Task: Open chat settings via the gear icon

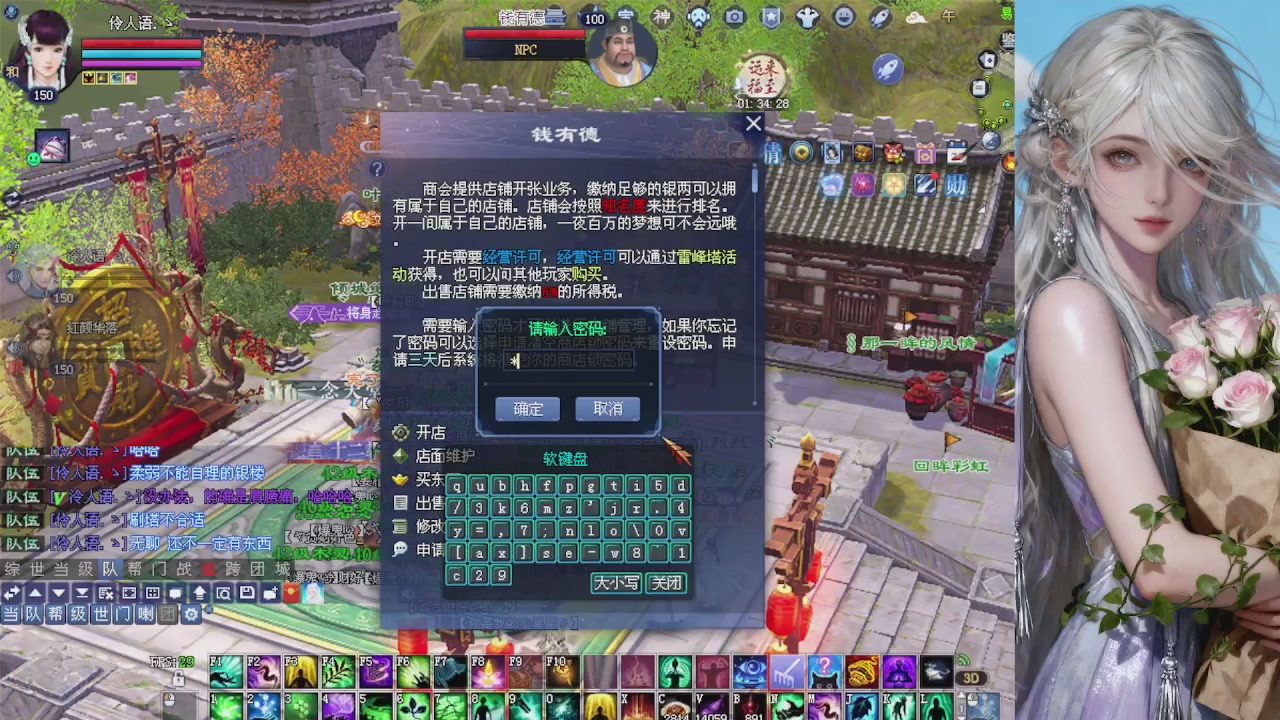Action: [191, 614]
